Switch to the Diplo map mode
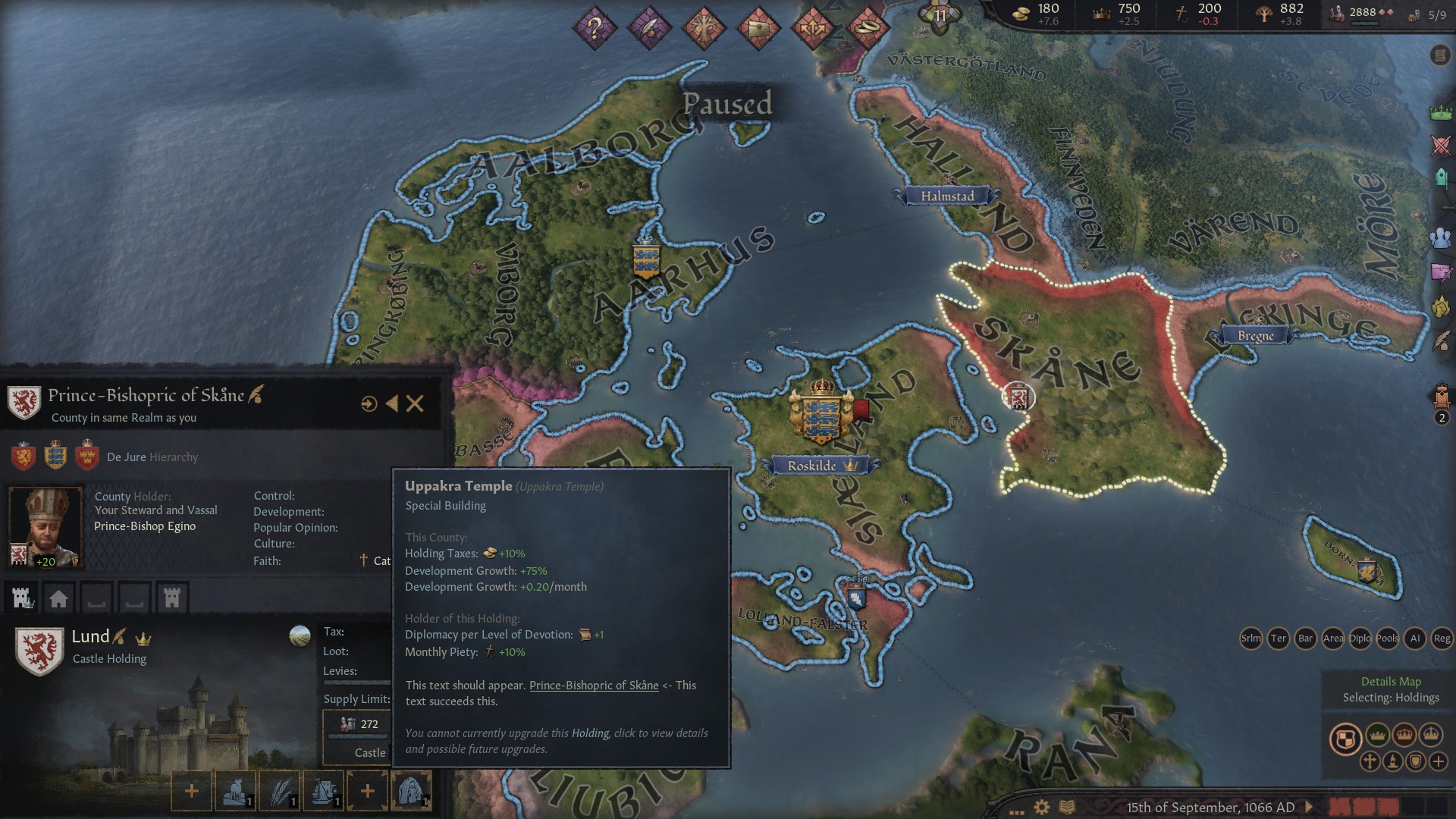The width and height of the screenshot is (1456, 819). (1360, 639)
